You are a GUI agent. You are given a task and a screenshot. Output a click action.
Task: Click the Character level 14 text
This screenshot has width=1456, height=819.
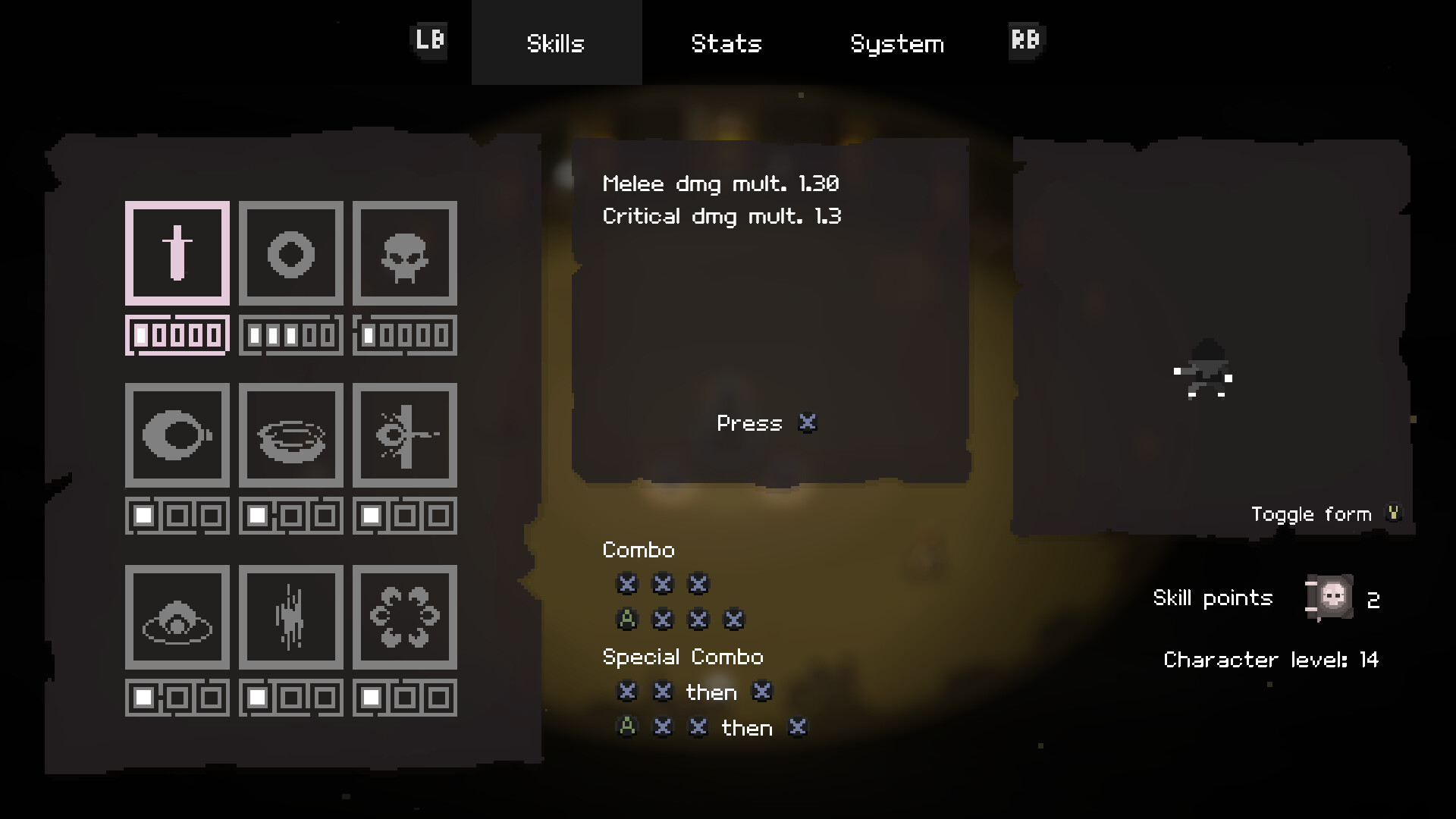point(1272,660)
